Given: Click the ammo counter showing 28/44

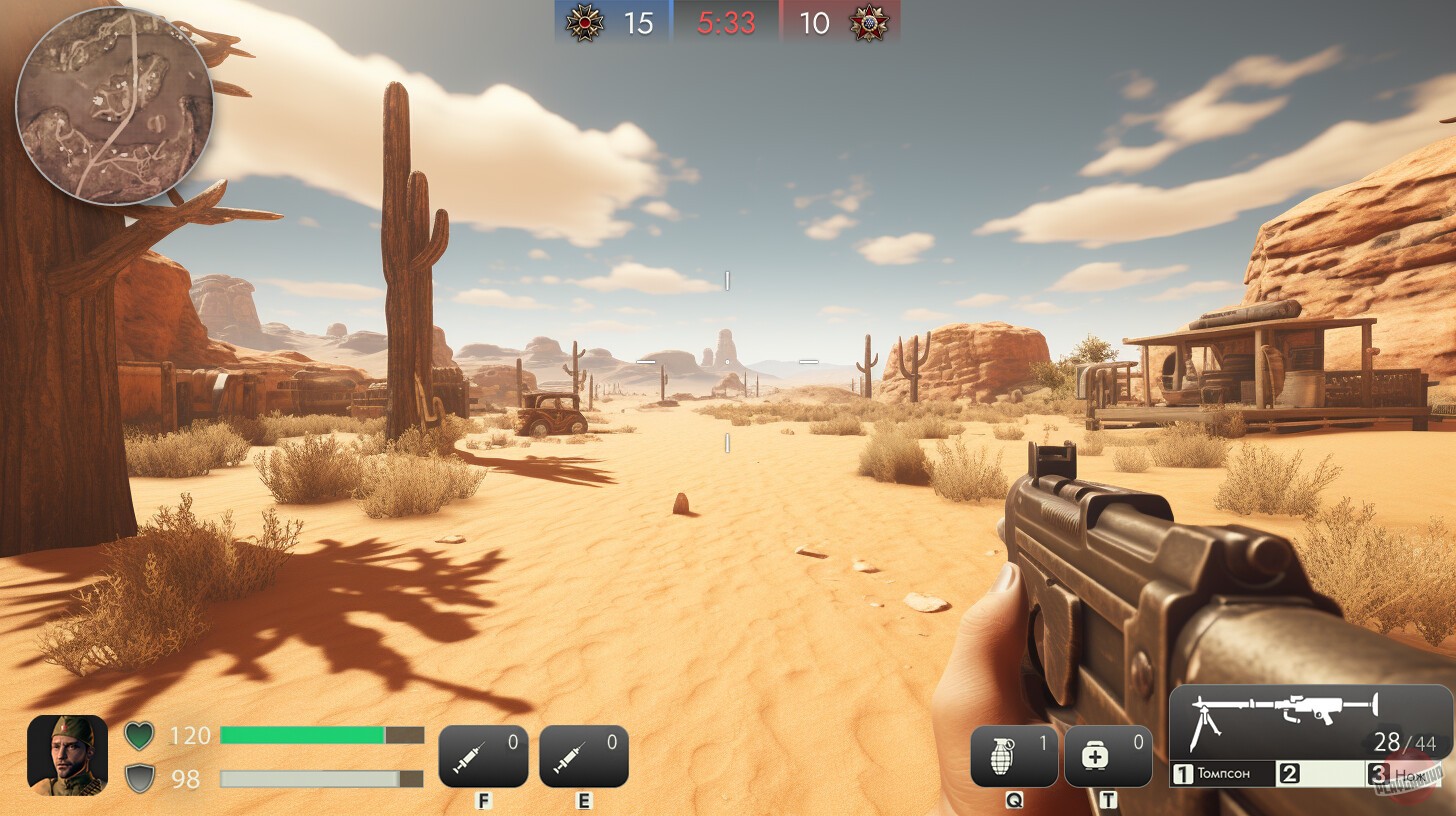Looking at the screenshot, I should point(1404,743).
